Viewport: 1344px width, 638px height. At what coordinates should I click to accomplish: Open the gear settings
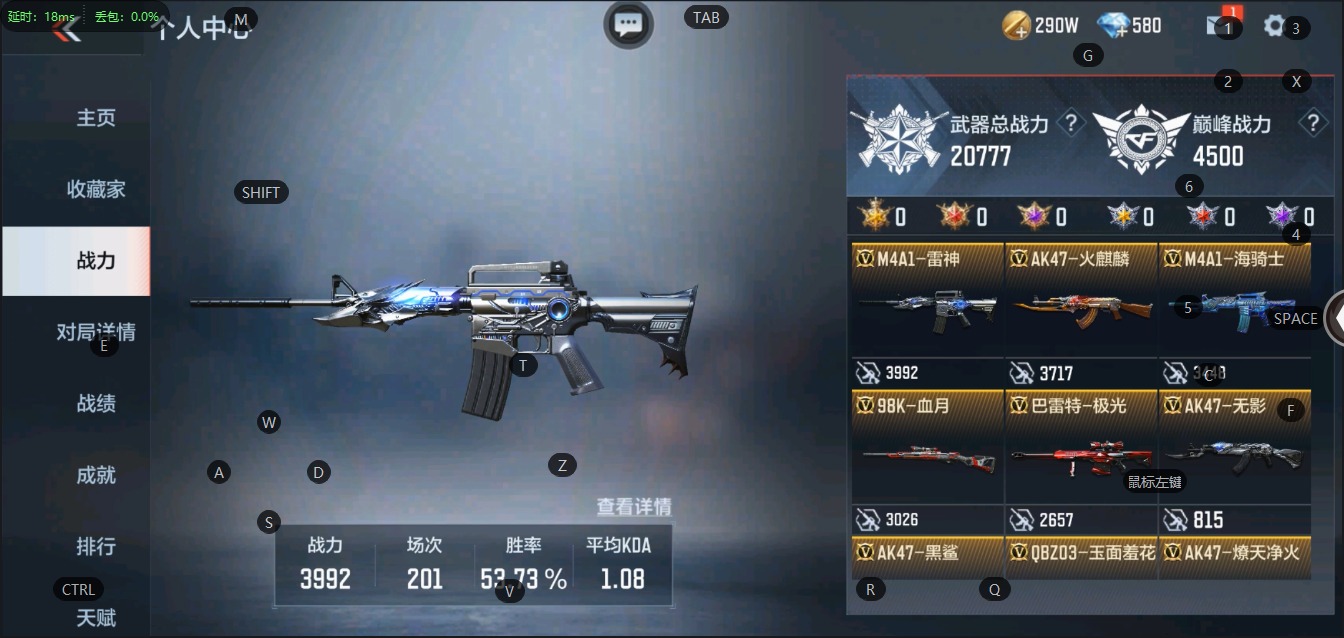click(x=1274, y=26)
